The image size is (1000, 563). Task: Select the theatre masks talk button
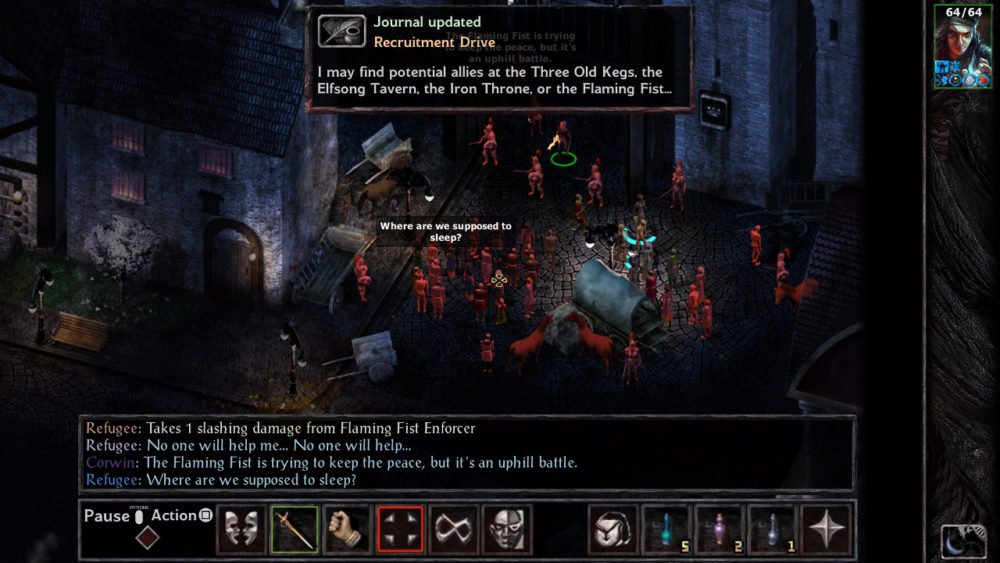coord(241,529)
